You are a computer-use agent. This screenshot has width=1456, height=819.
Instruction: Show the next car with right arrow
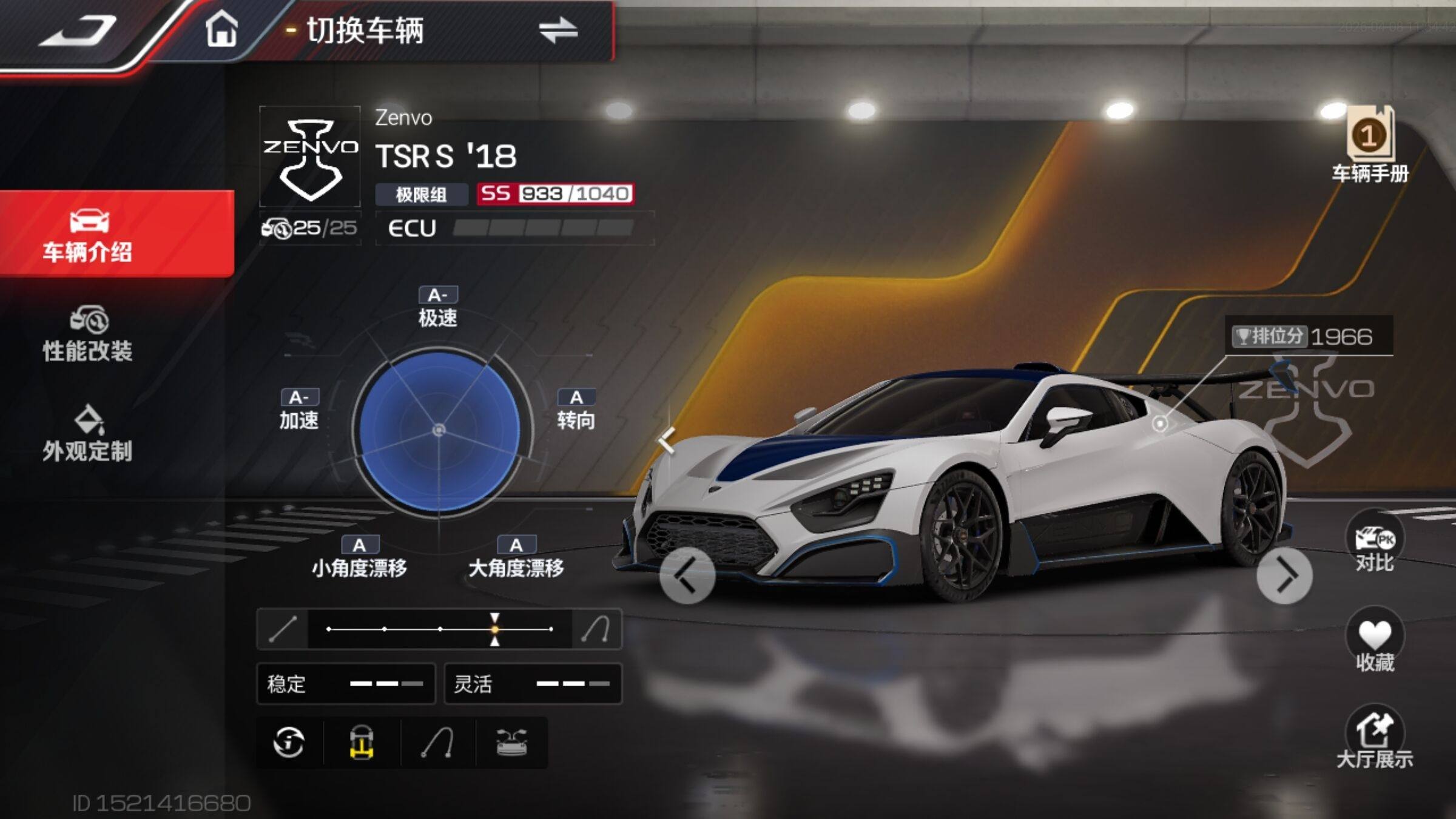tap(1284, 576)
